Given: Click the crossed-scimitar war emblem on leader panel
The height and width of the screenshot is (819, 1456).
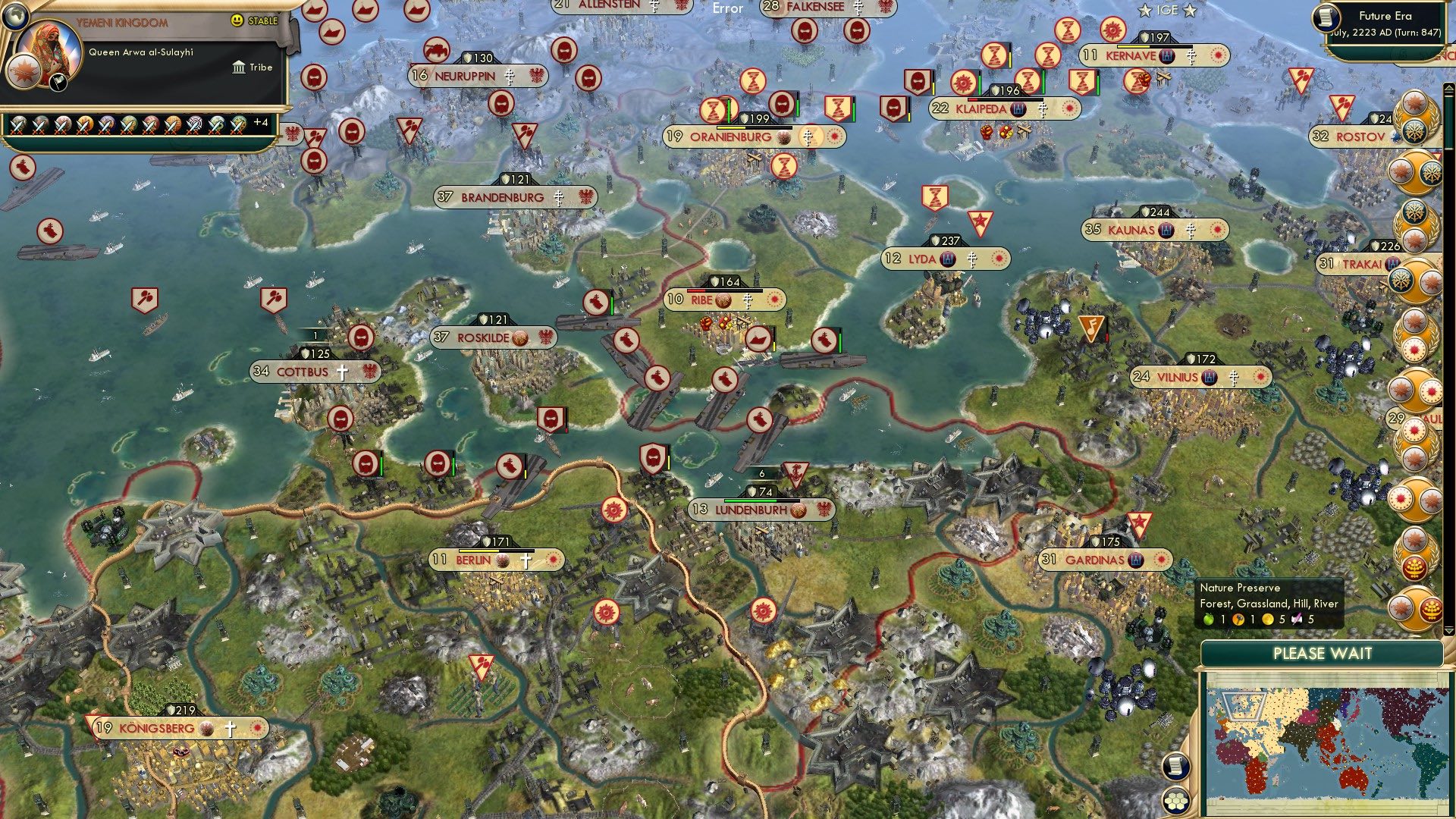Looking at the screenshot, I should click(22, 73).
